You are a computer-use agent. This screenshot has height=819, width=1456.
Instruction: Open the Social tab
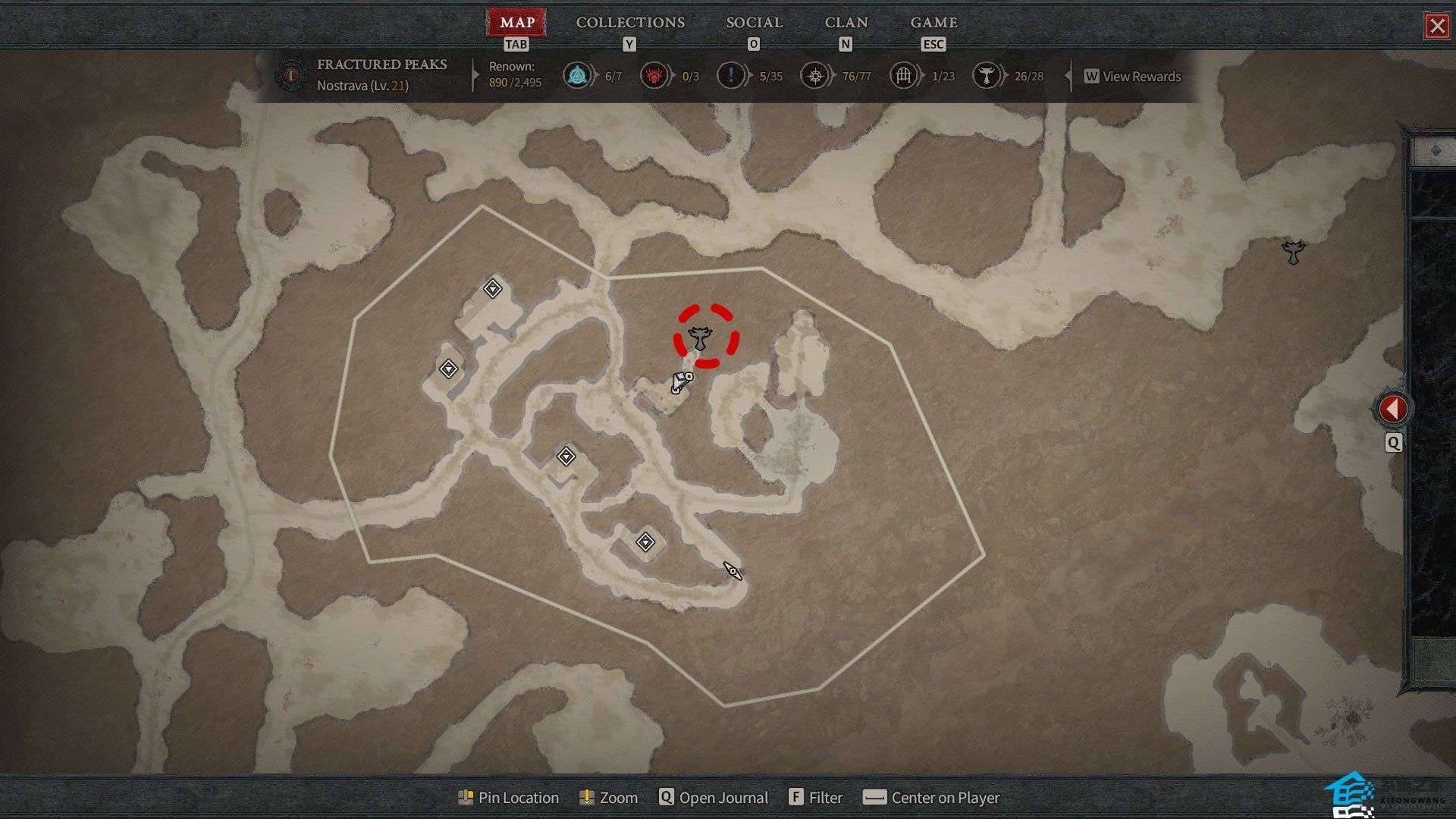[x=754, y=23]
